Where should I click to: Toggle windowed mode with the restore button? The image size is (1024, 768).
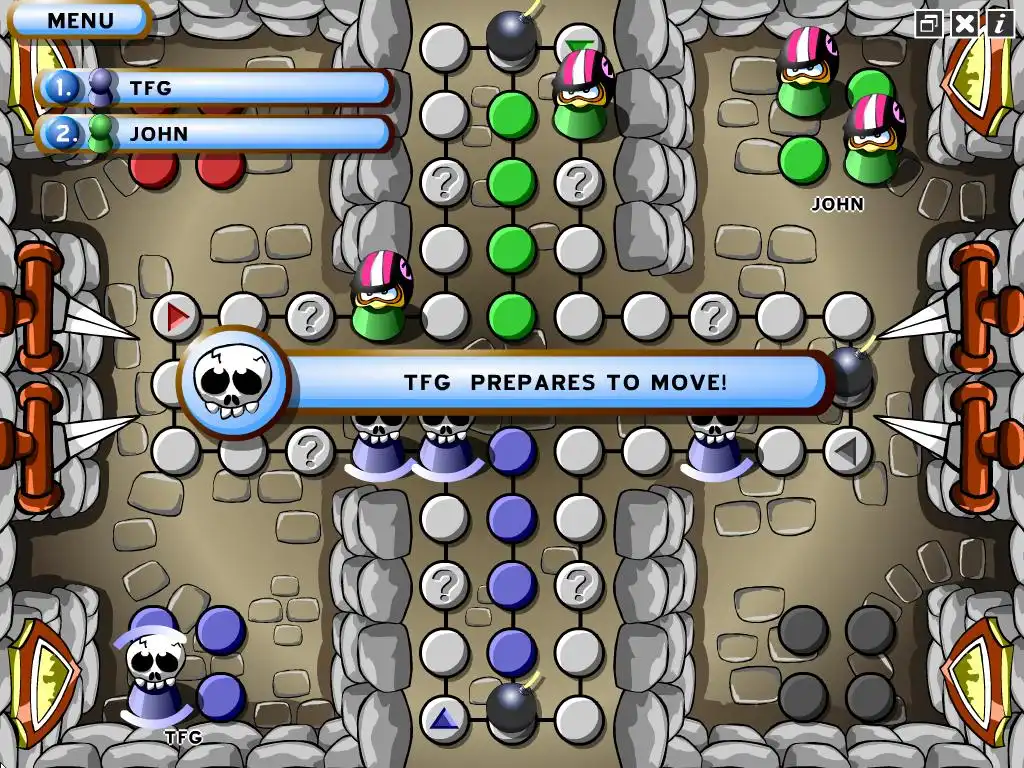(930, 23)
